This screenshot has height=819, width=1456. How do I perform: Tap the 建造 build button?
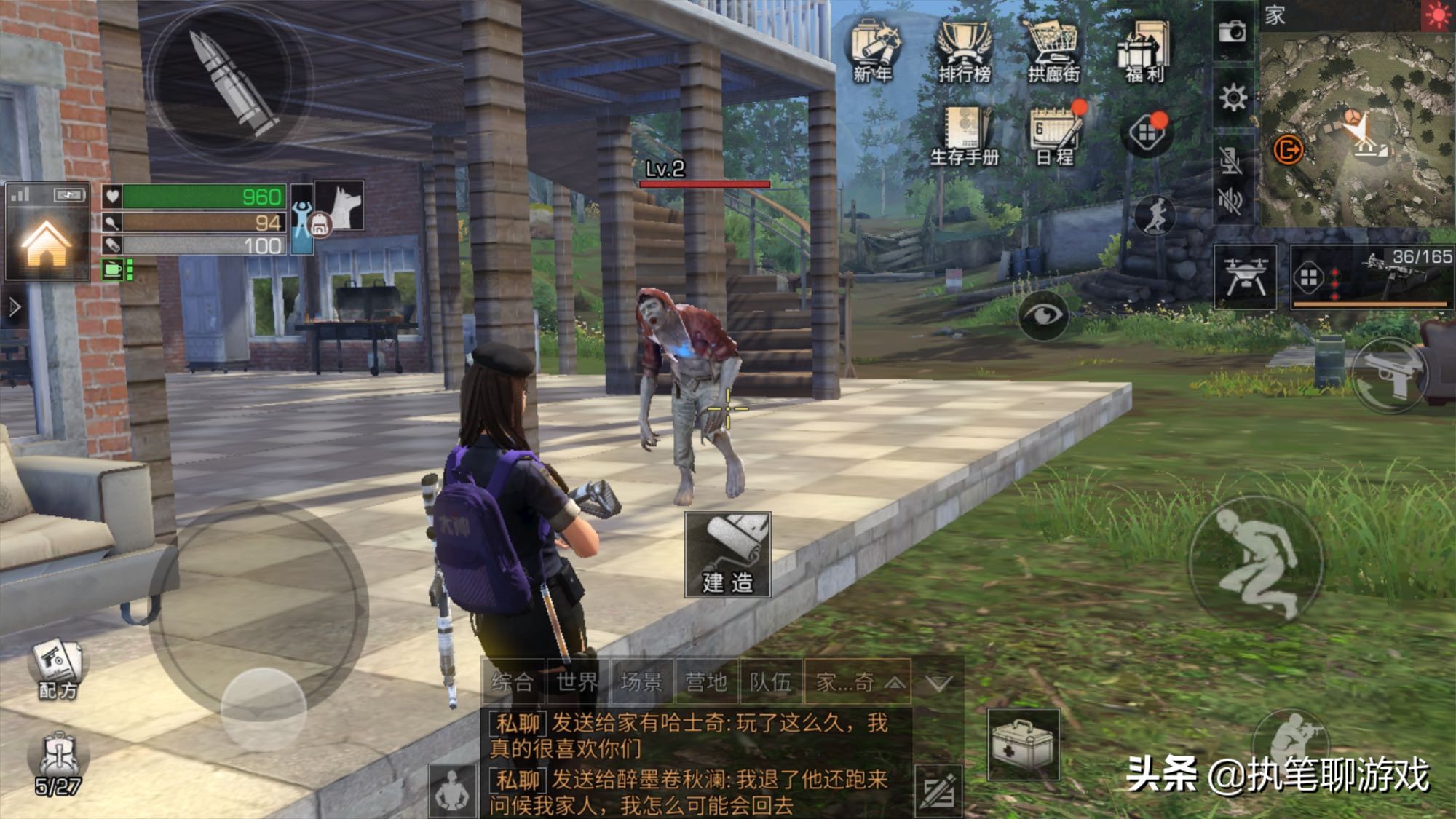[x=727, y=555]
